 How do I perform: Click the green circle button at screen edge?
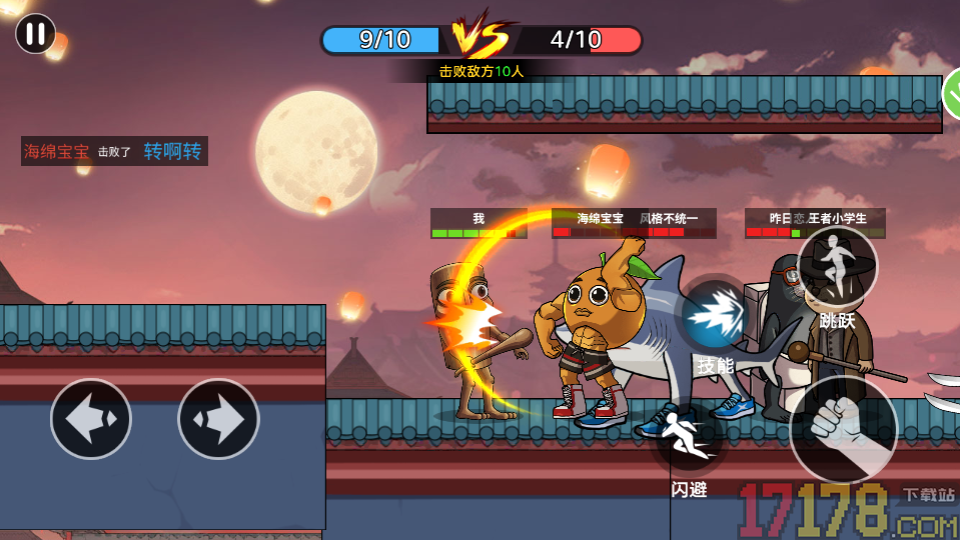coord(952,96)
